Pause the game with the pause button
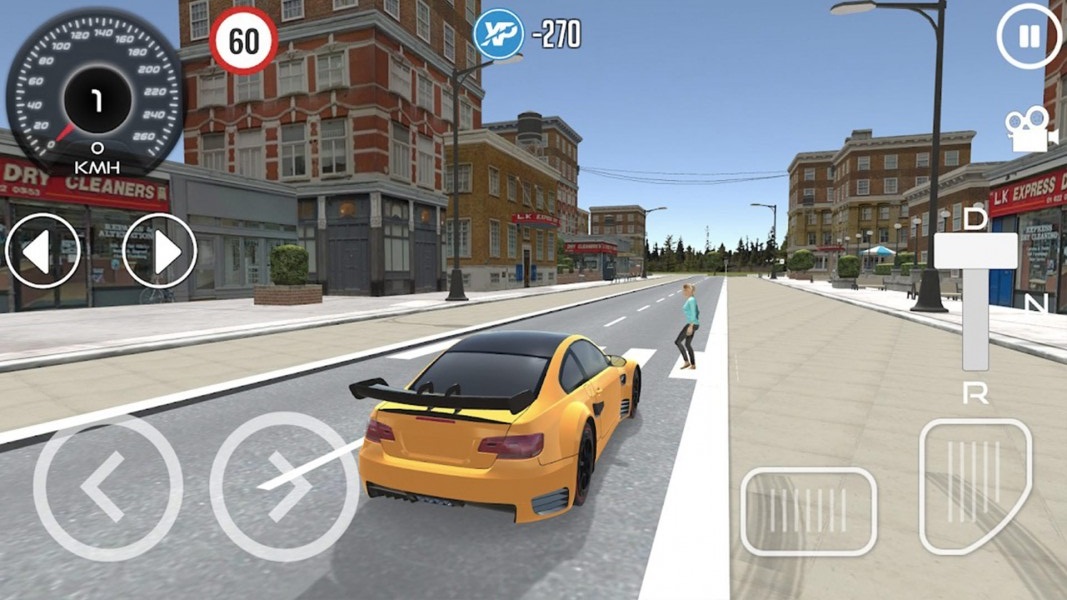The height and width of the screenshot is (600, 1067). (1029, 37)
